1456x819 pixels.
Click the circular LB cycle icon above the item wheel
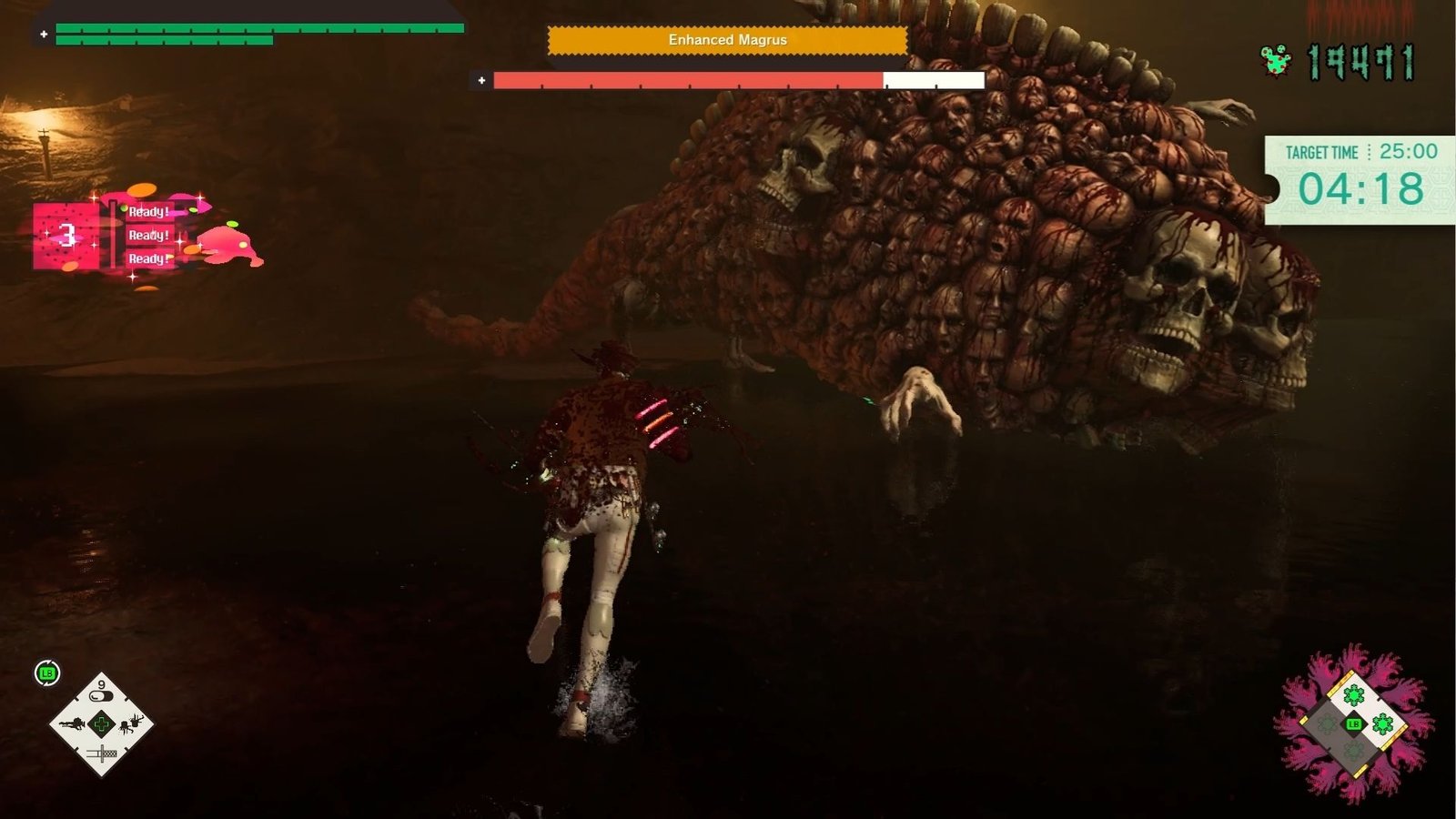click(45, 671)
